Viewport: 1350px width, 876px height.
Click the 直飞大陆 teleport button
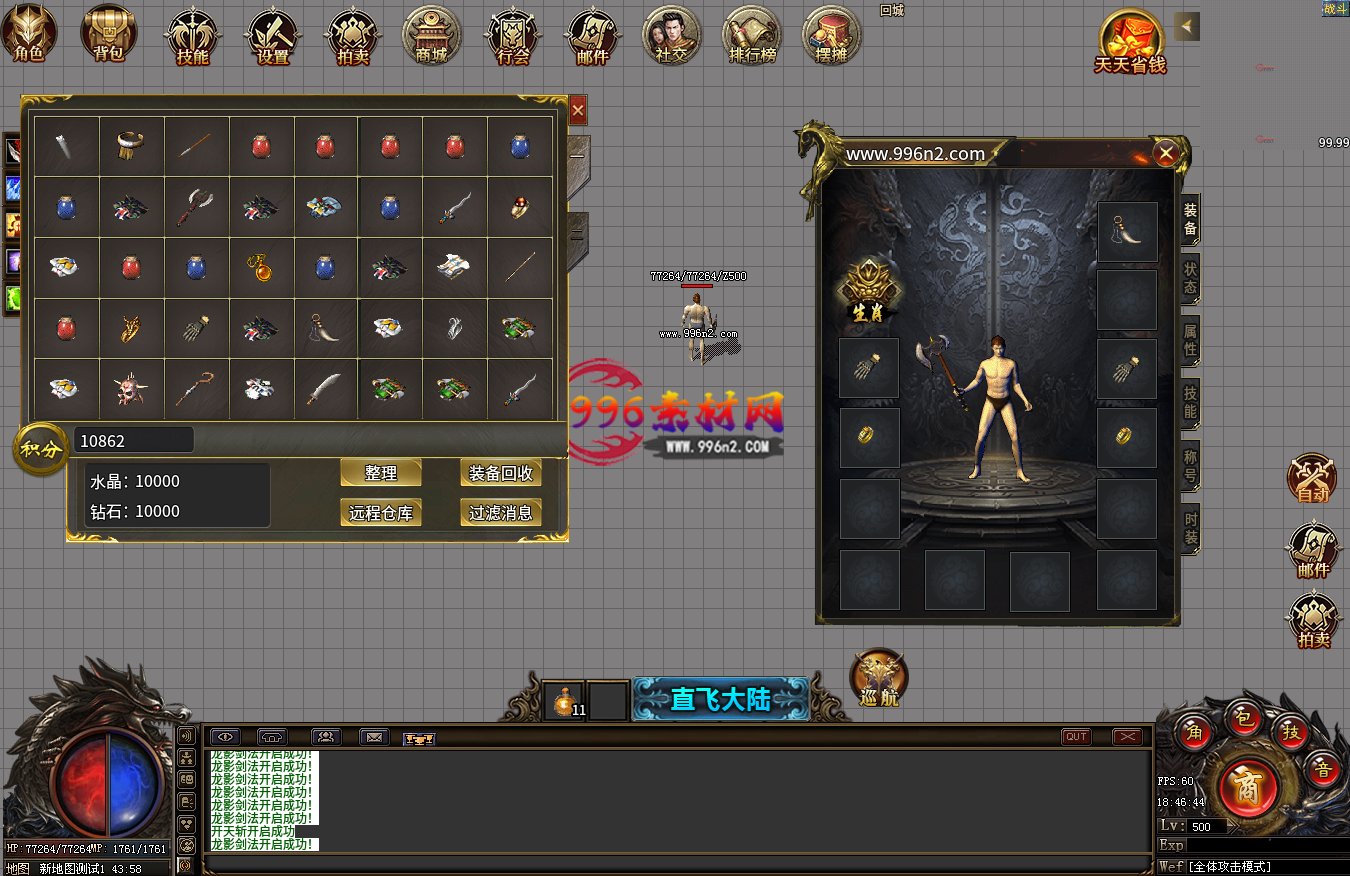click(720, 699)
